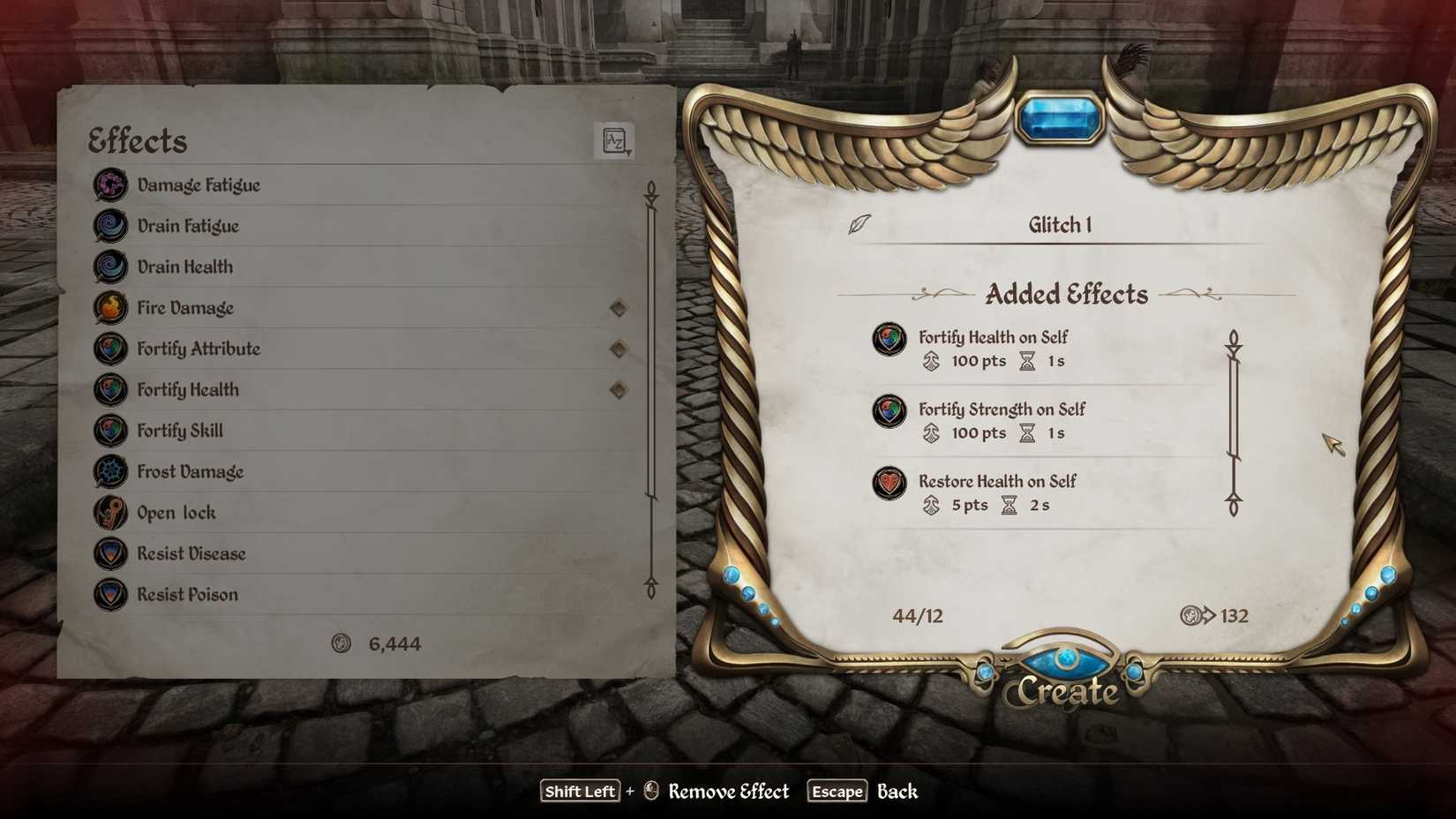
Task: Select the Resist Poison shield icon
Action: pyautogui.click(x=110, y=594)
